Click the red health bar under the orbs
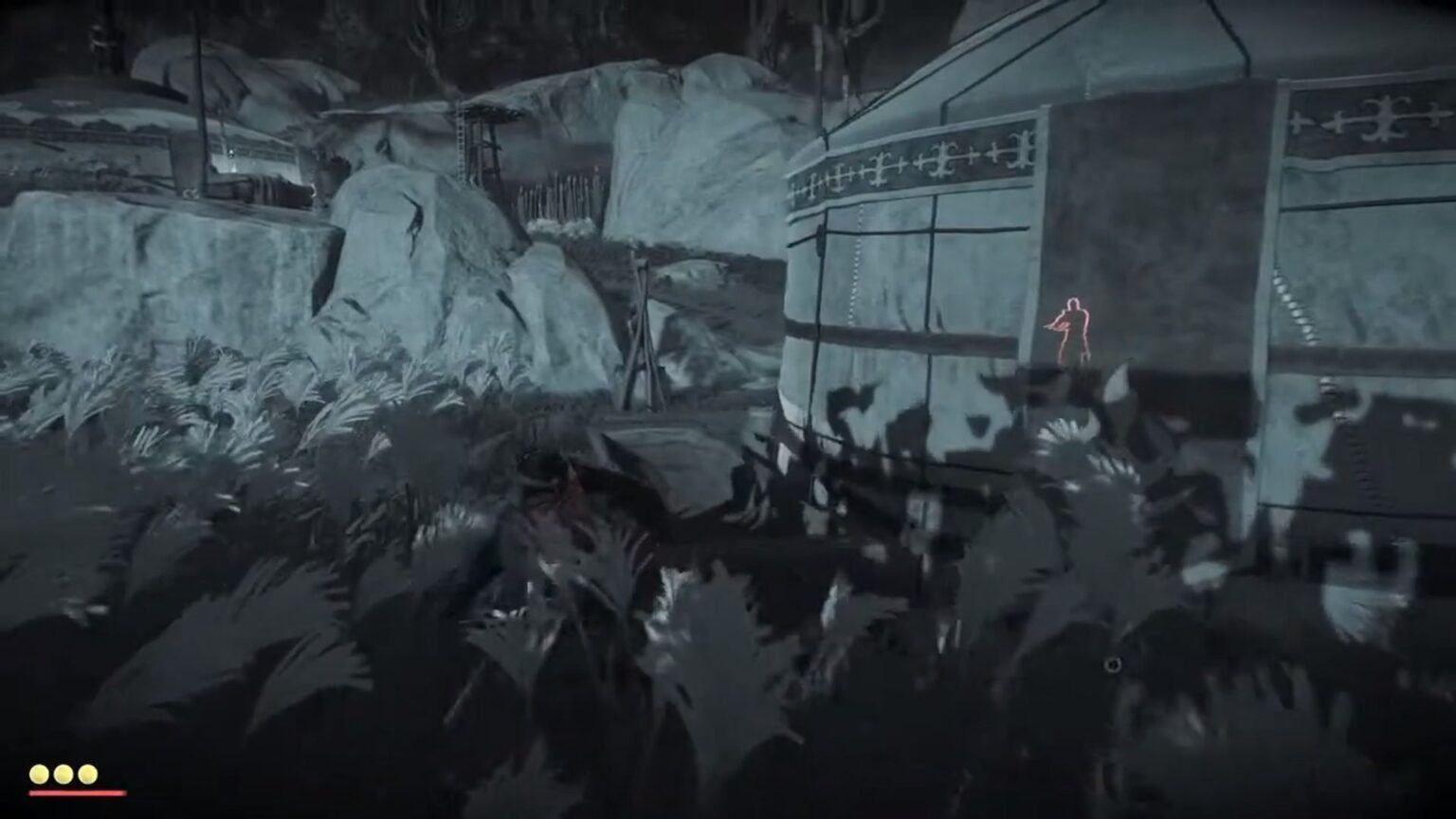Image resolution: width=1456 pixels, height=819 pixels. click(x=76, y=792)
